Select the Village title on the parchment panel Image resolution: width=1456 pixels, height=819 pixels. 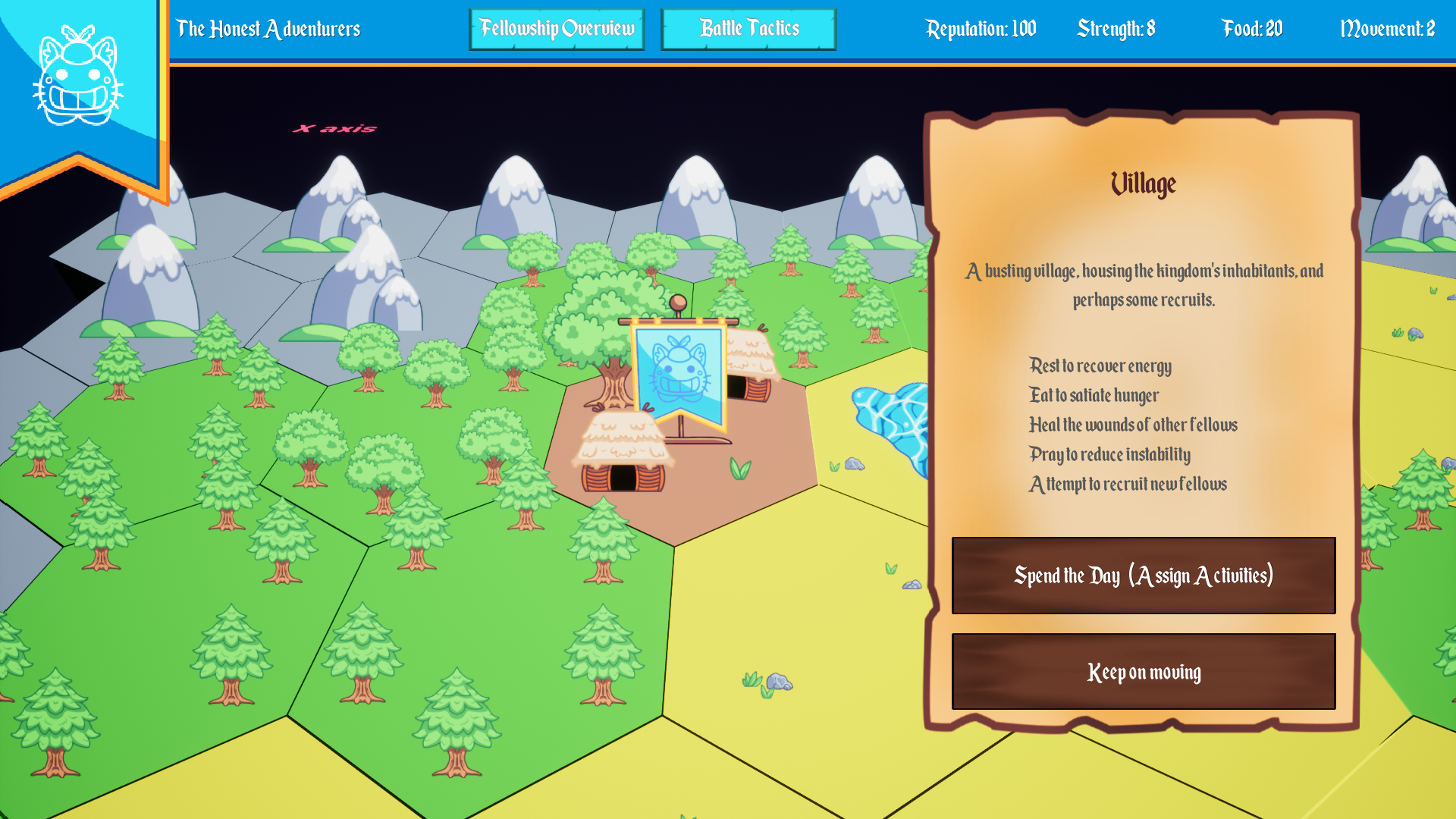1142,184
